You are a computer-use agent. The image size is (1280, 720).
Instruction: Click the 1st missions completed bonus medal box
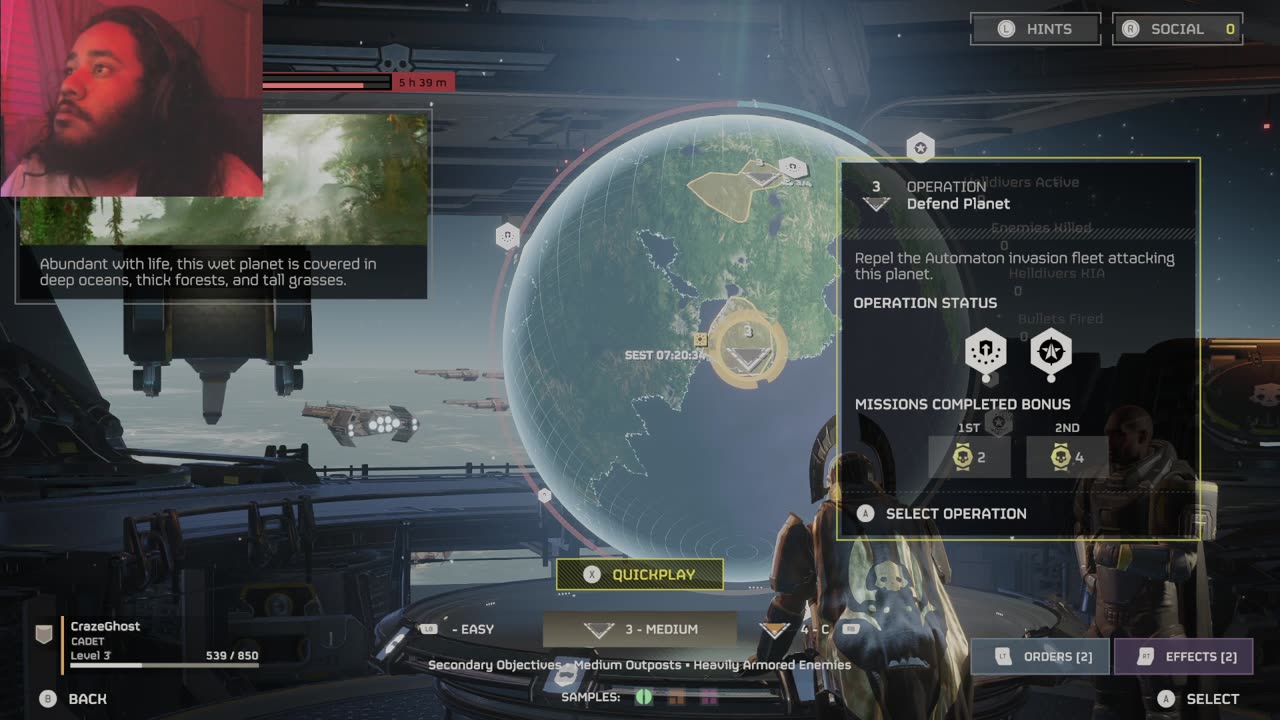coord(969,457)
